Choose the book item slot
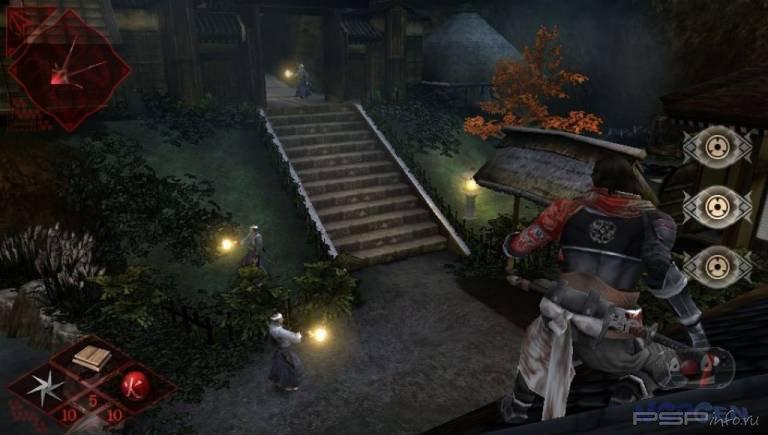Image resolution: width=768 pixels, height=435 pixels. click(90, 358)
